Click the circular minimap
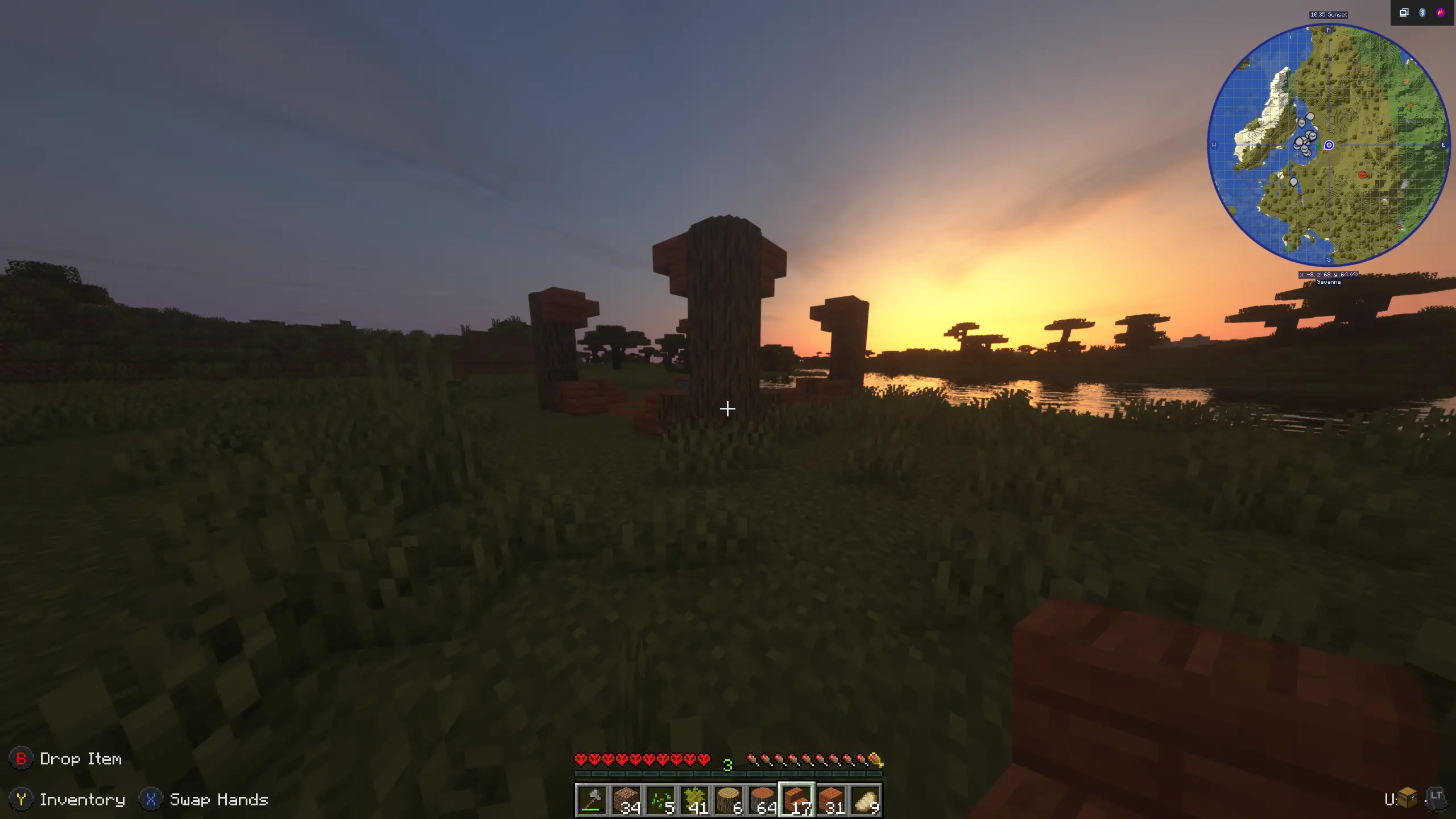The height and width of the screenshot is (819, 1456). tap(1329, 146)
